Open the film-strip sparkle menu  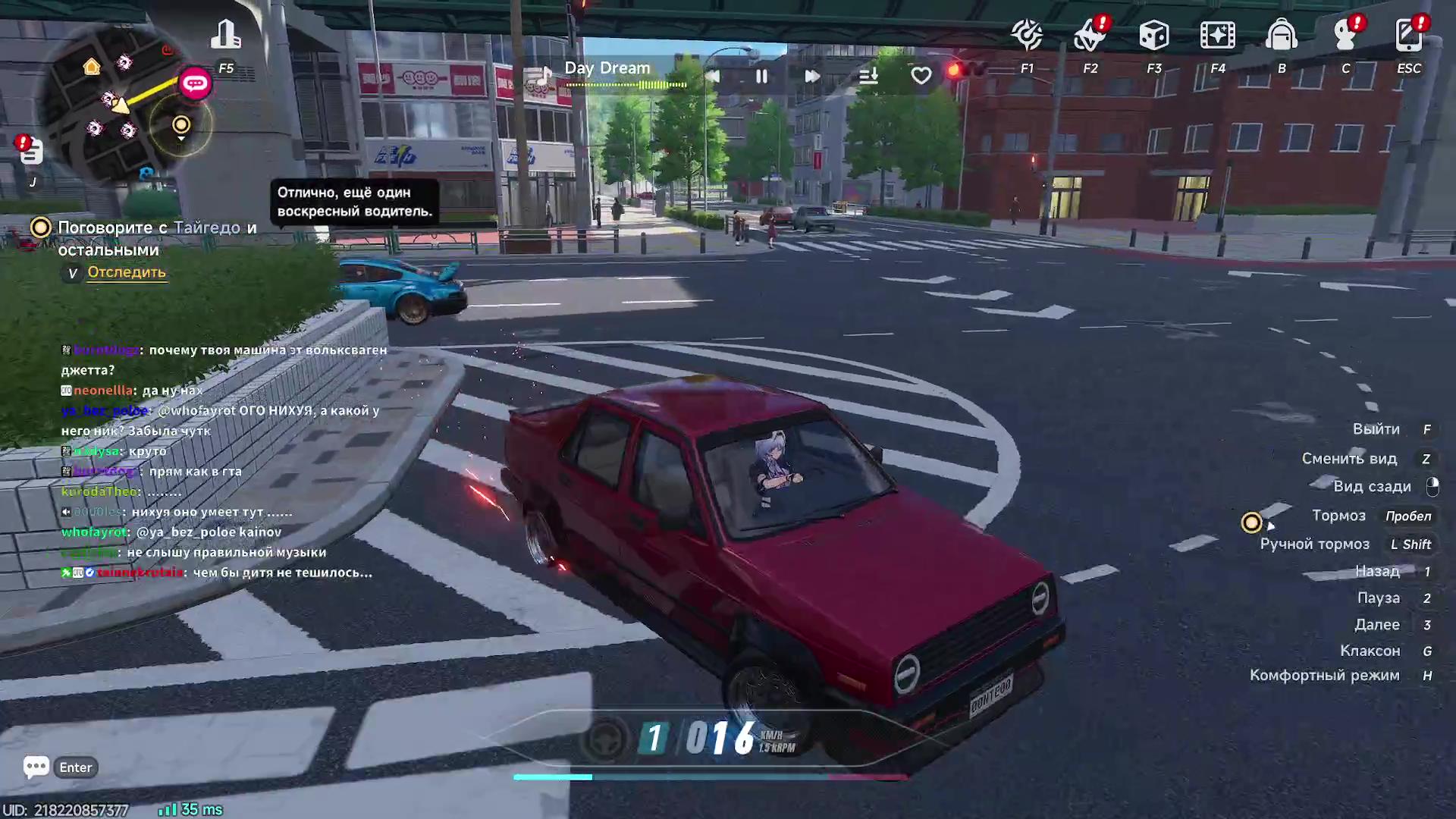point(1217,35)
